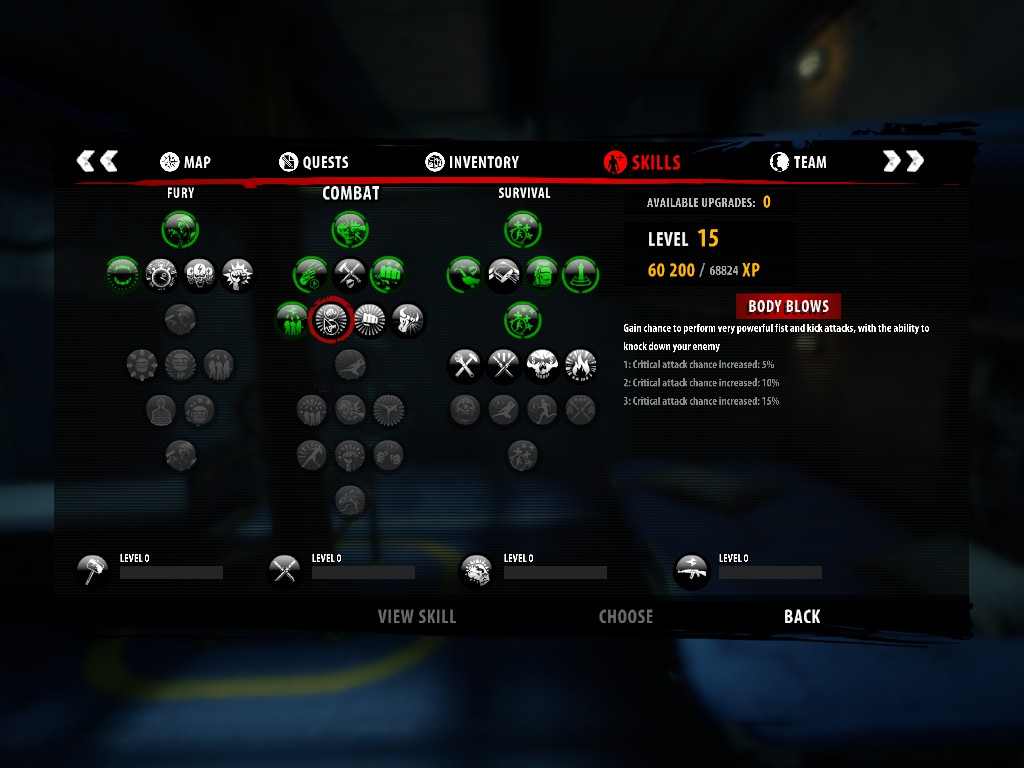Click the View Skill button

click(417, 617)
